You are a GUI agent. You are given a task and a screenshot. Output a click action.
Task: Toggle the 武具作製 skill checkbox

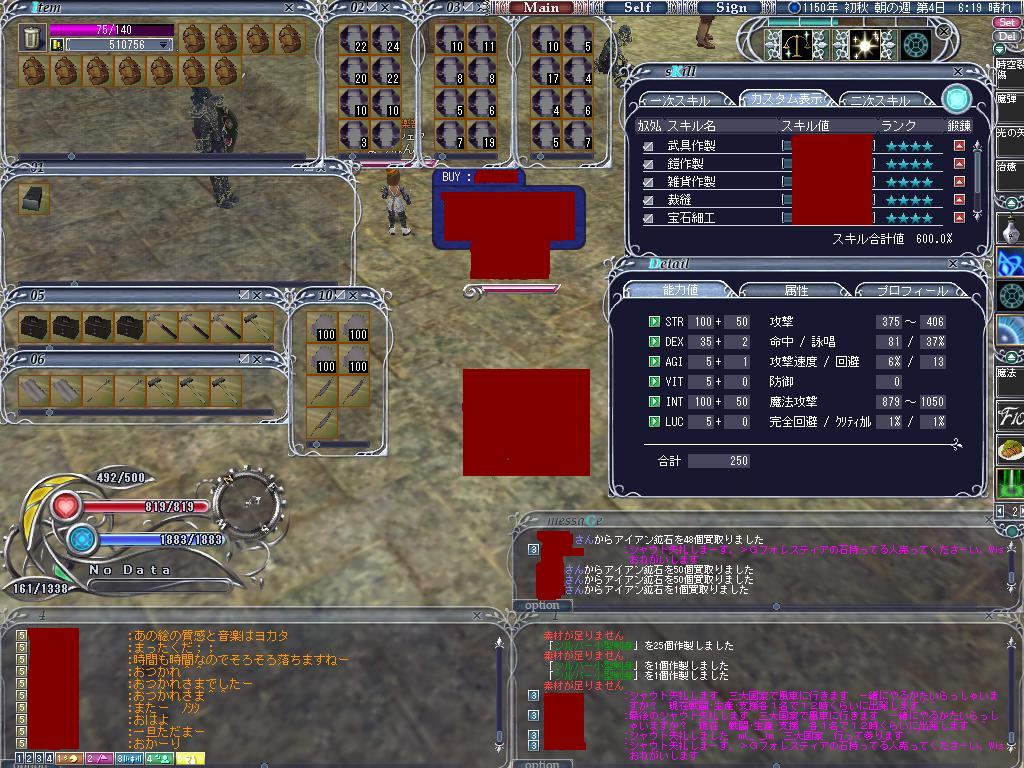(x=649, y=146)
